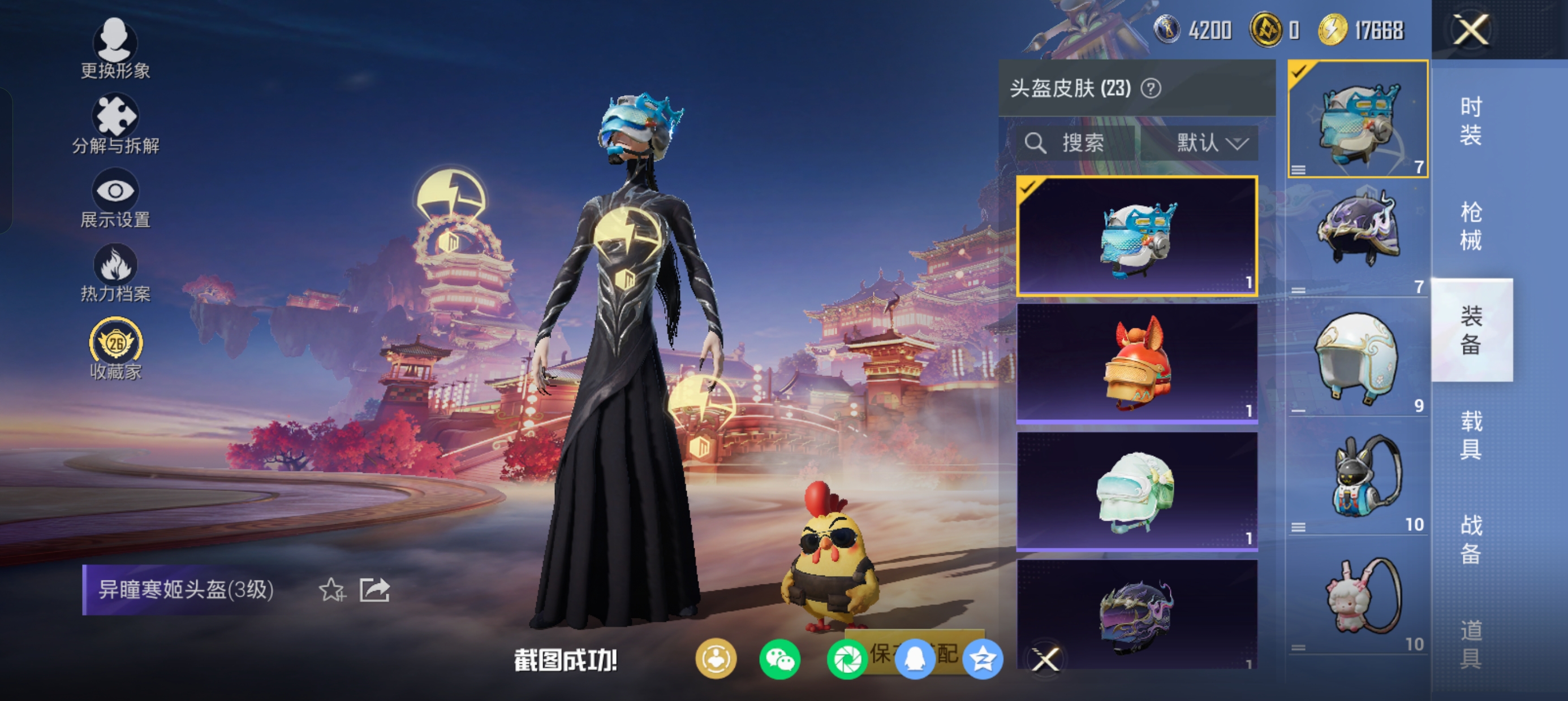Switch to the 枪械 firearms tab

(x=1471, y=226)
